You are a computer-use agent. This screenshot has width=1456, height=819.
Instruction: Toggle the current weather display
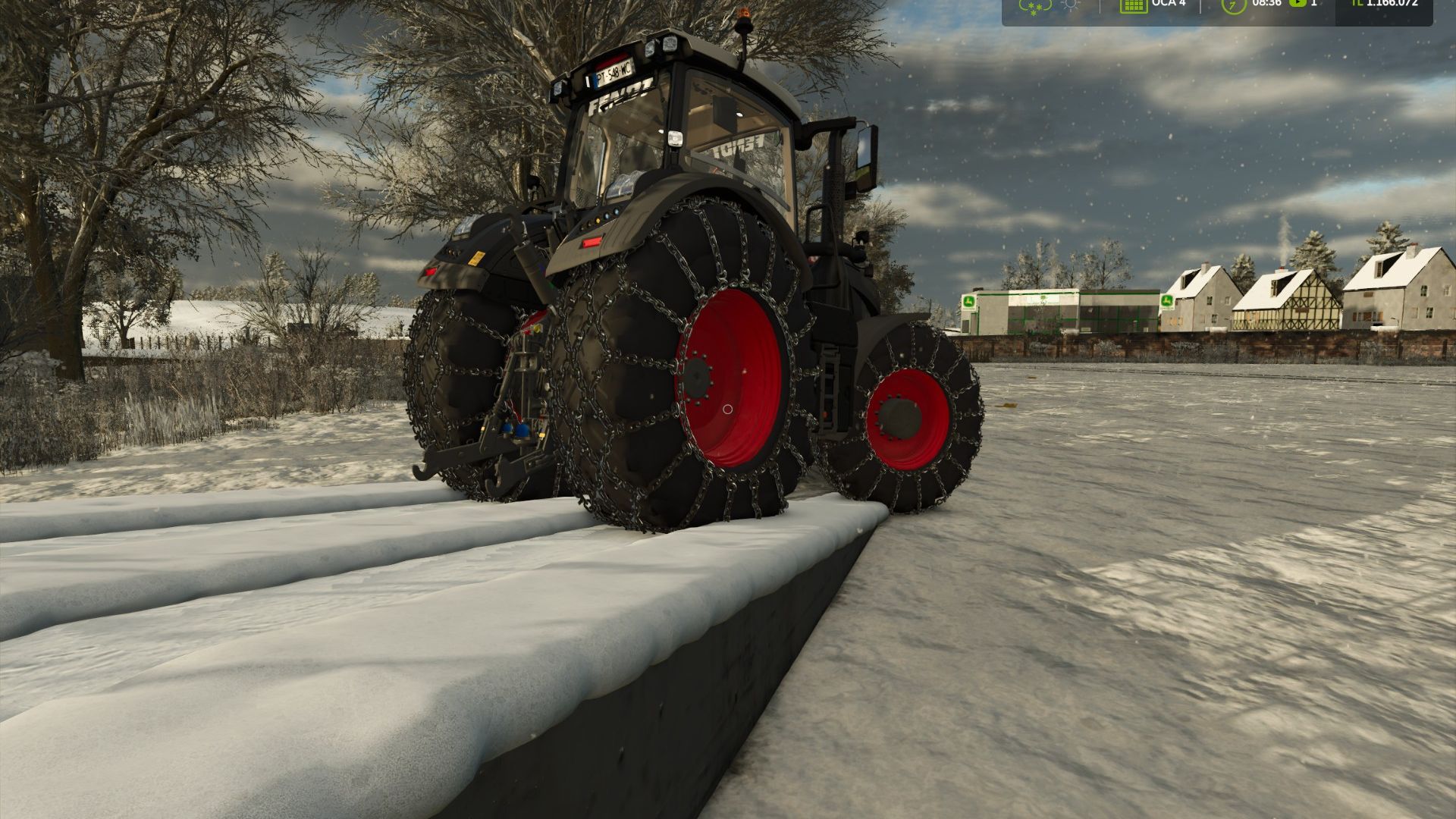click(x=1034, y=6)
